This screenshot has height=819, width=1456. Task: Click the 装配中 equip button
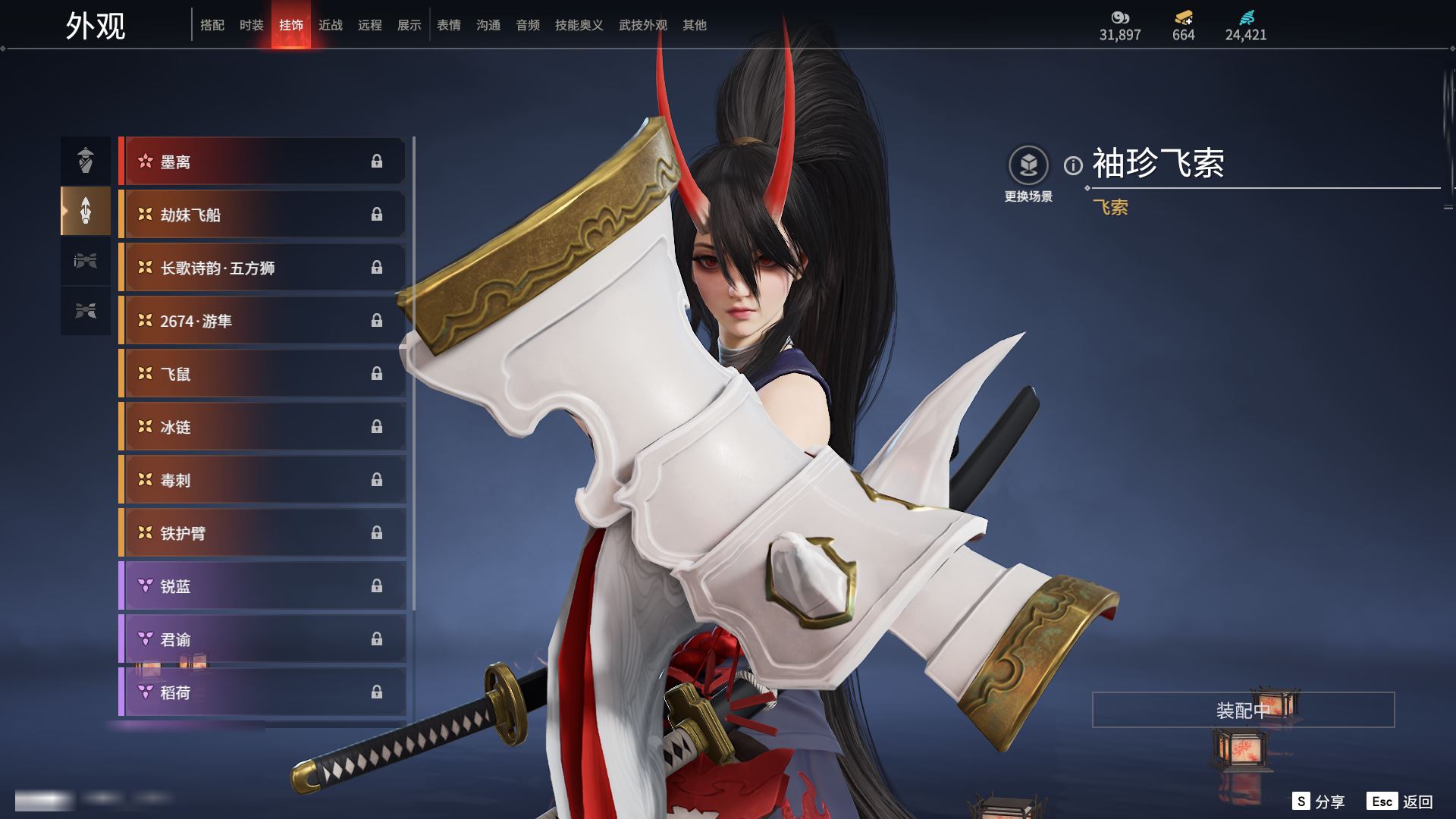click(1243, 710)
